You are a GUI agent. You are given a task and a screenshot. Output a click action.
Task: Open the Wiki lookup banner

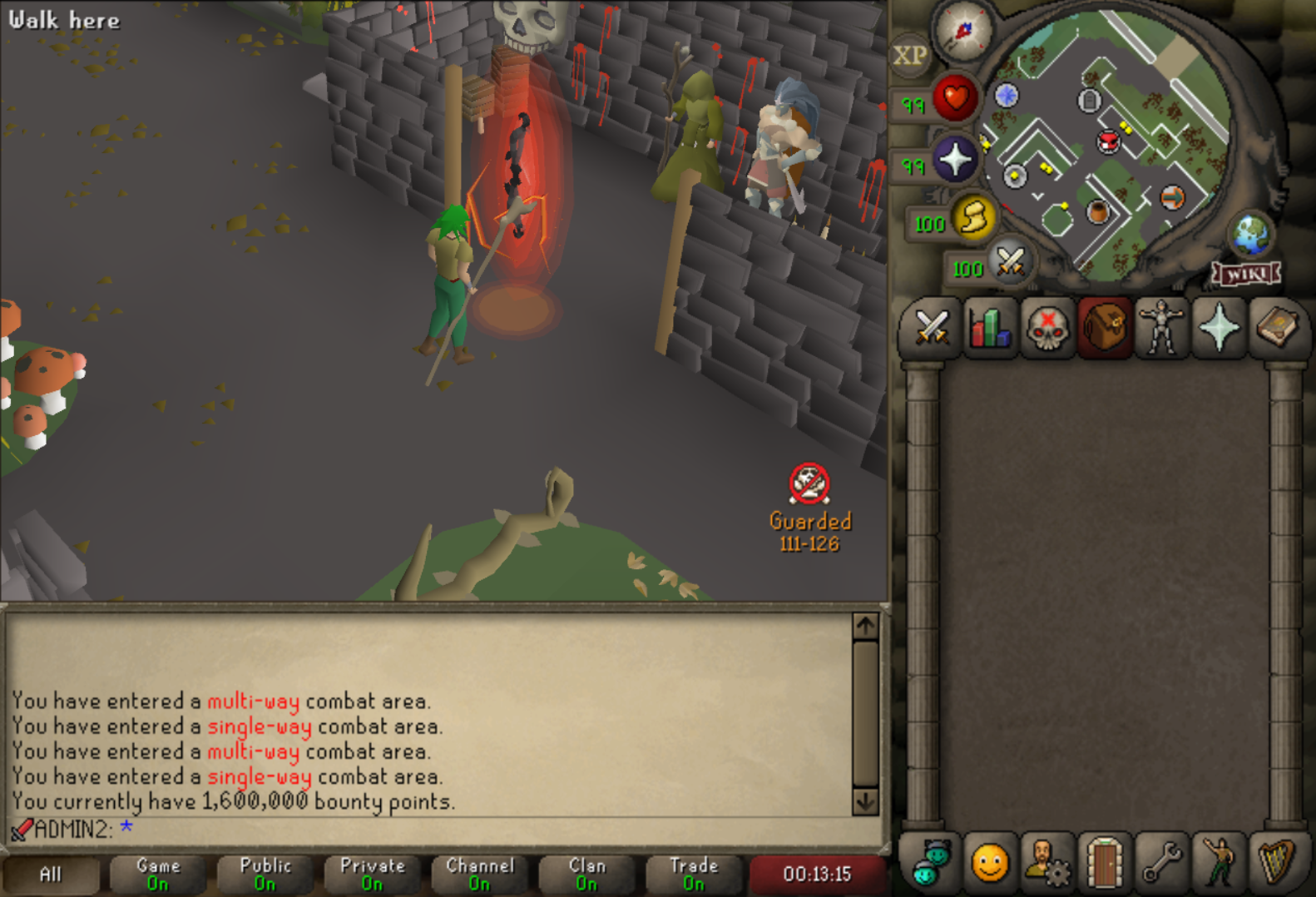[1246, 274]
